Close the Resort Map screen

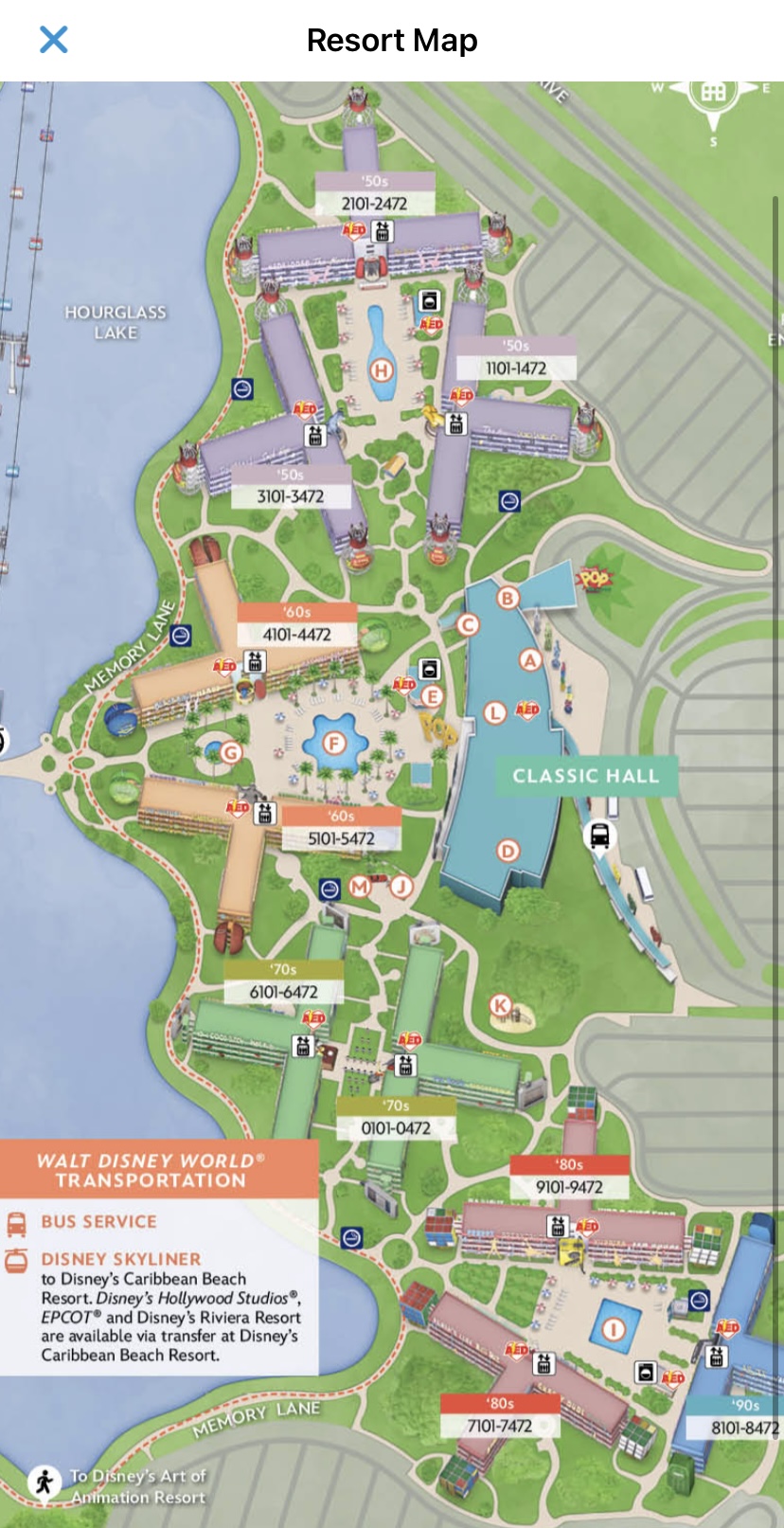pos(54,40)
